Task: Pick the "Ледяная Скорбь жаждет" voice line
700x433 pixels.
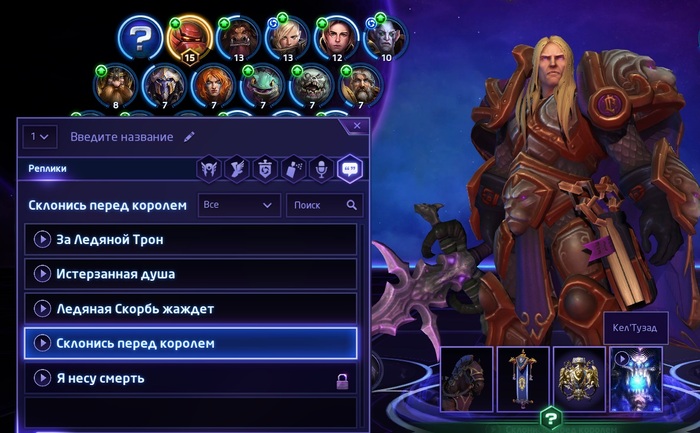Action: coord(190,309)
